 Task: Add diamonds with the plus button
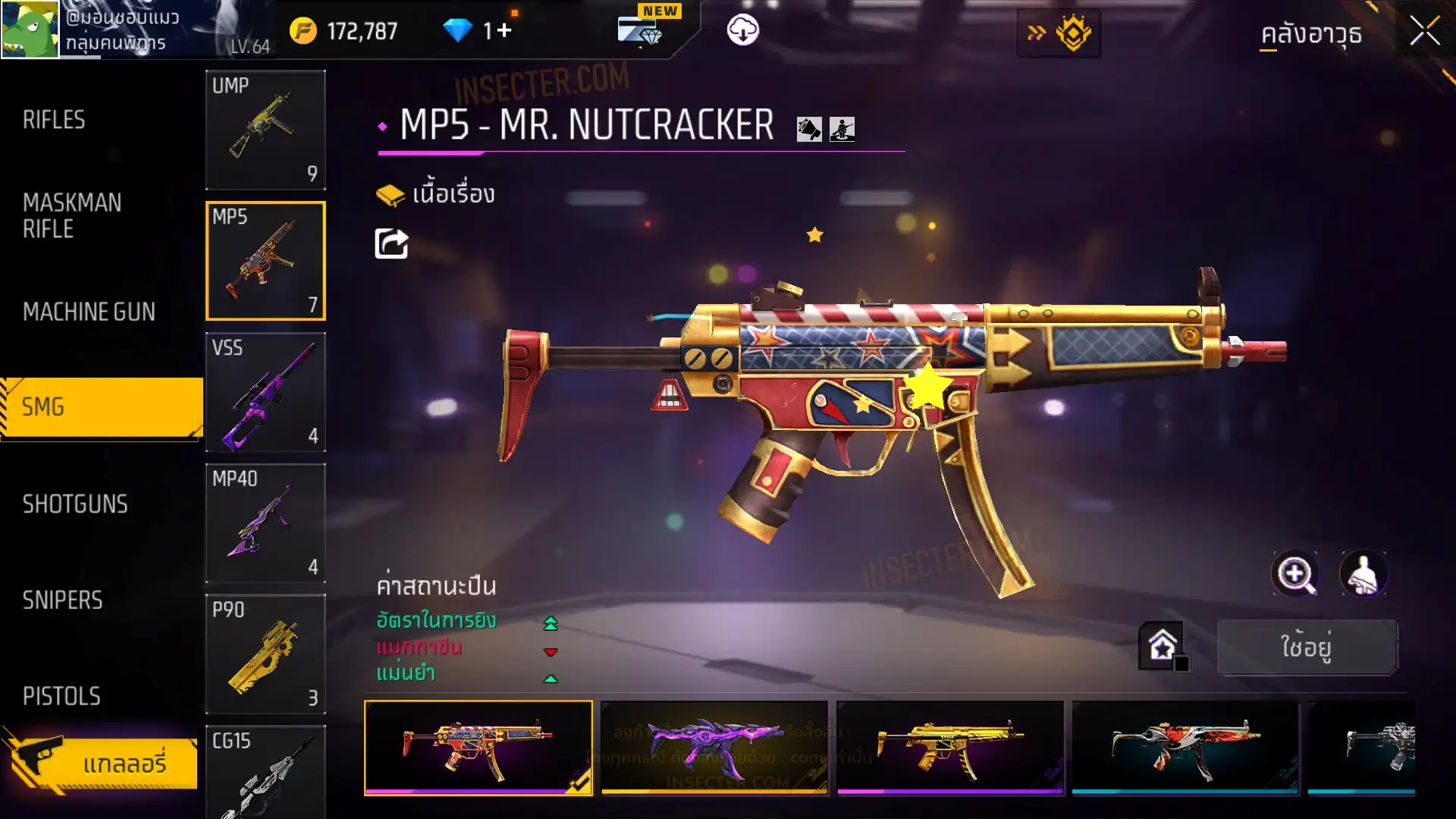(x=504, y=30)
